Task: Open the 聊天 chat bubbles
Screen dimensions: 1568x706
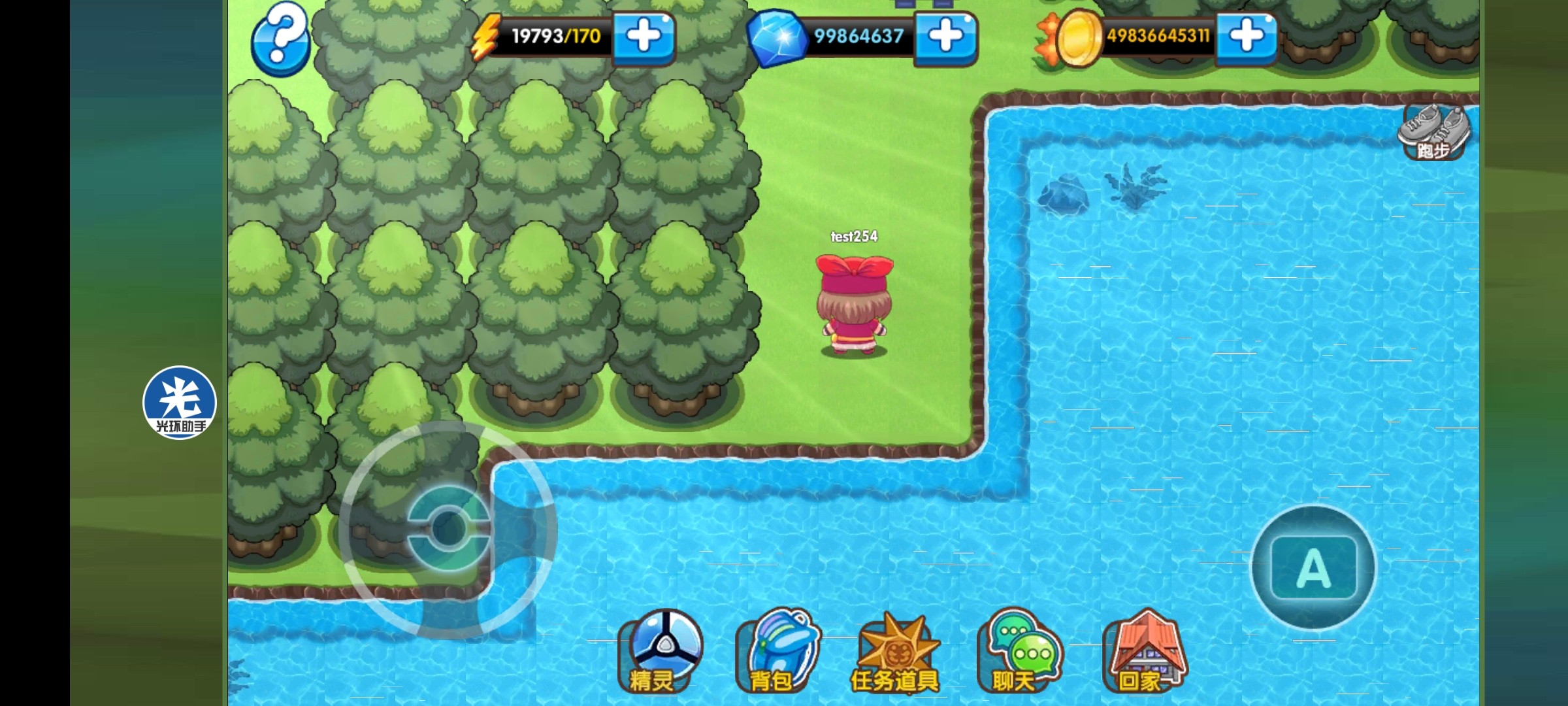Action: coord(1019,652)
